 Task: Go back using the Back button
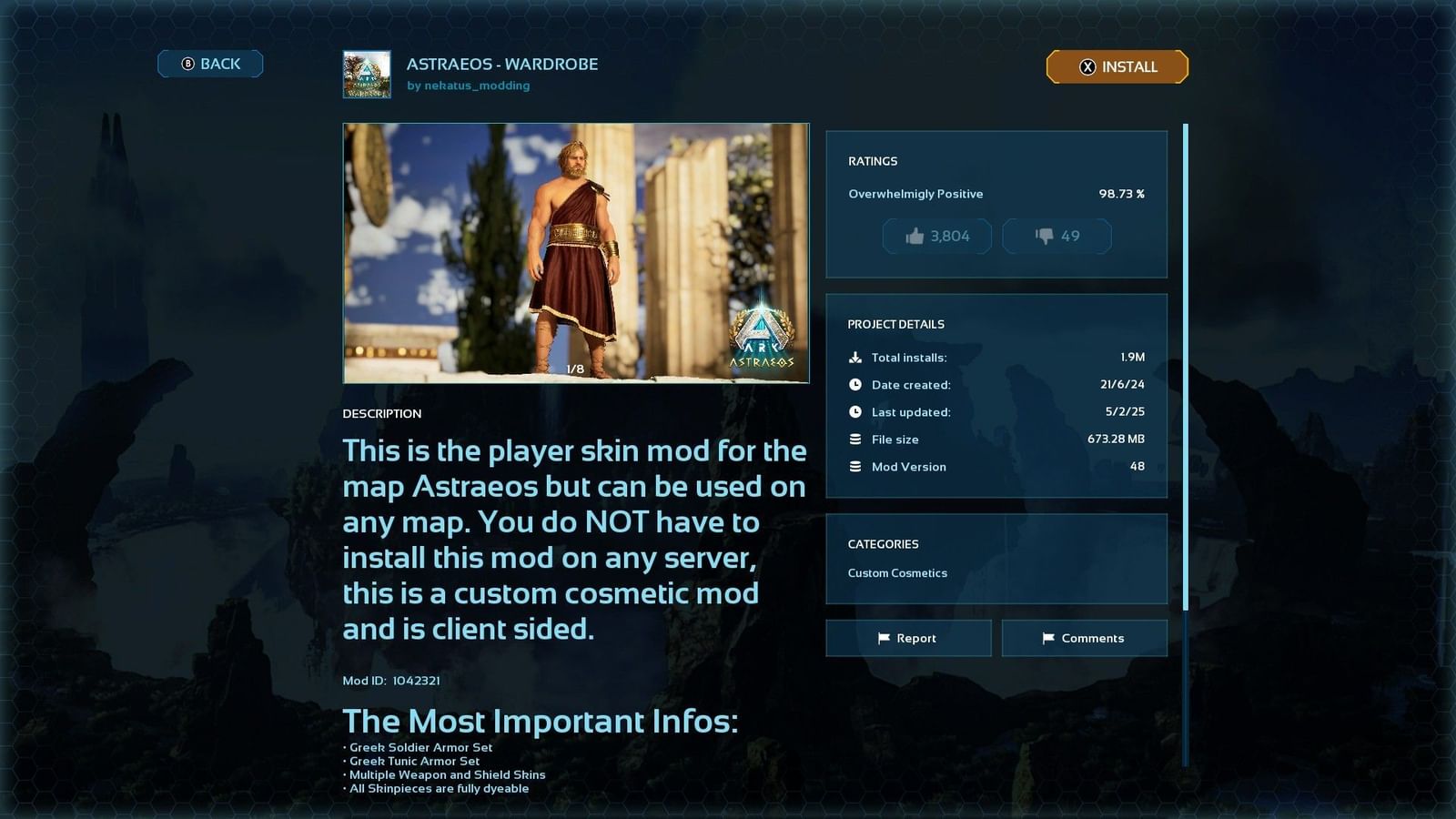210,63
